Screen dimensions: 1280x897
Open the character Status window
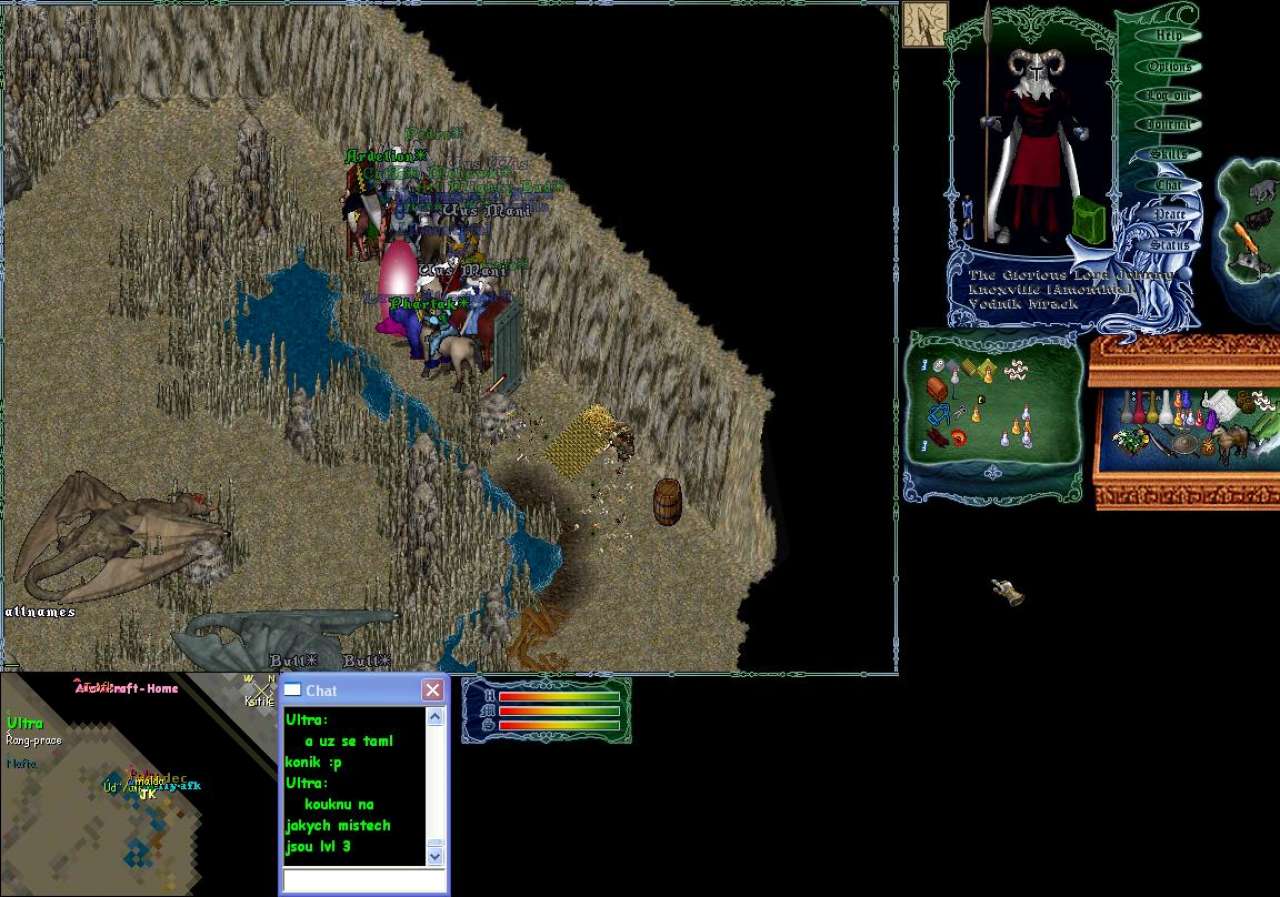tap(1169, 245)
